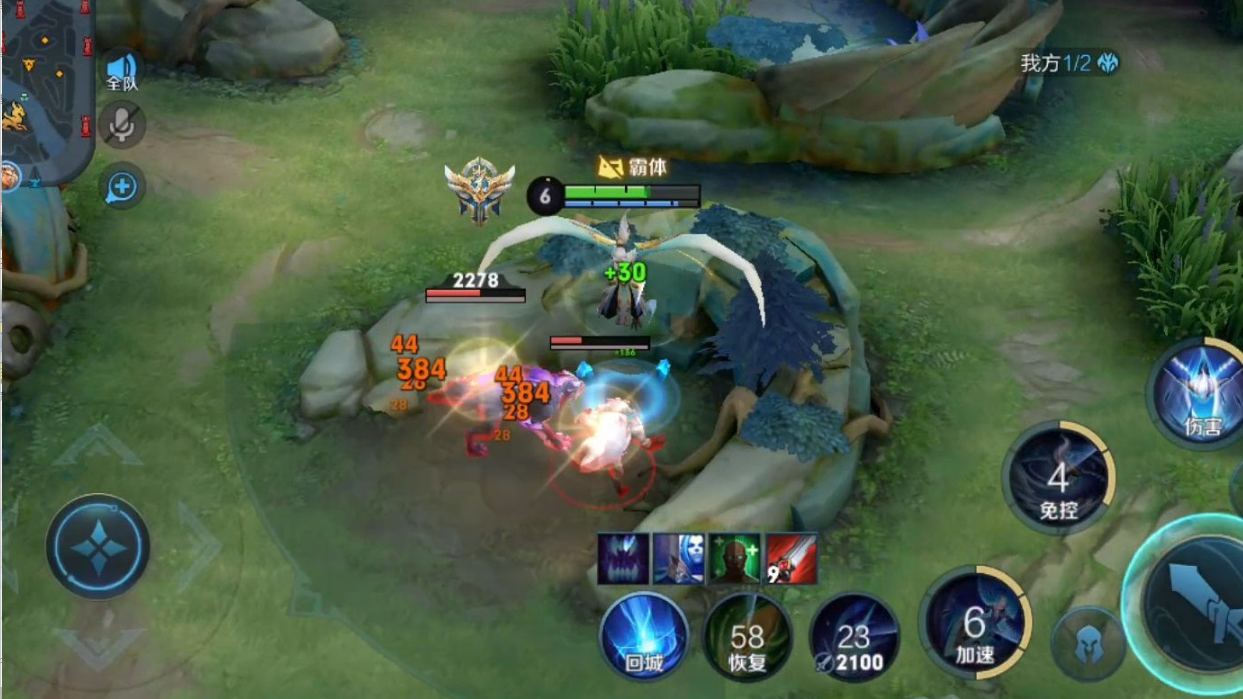
Task: Tap the helmet hero-targeting button
Action: click(x=1087, y=645)
